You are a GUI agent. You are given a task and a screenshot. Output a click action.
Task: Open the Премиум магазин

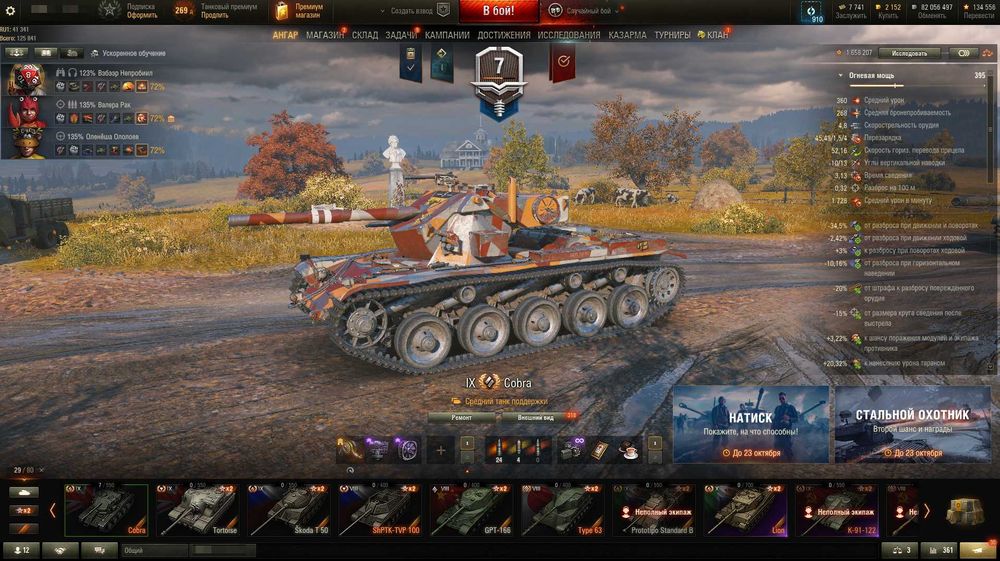tap(300, 11)
